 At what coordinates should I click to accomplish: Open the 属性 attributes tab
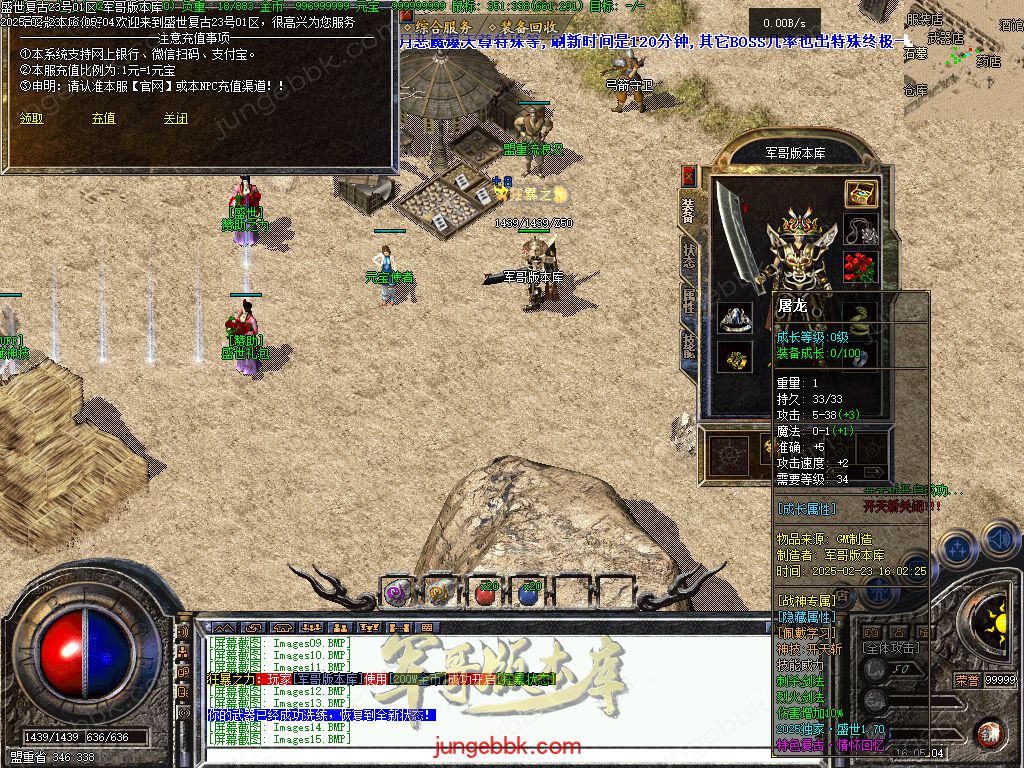click(689, 299)
